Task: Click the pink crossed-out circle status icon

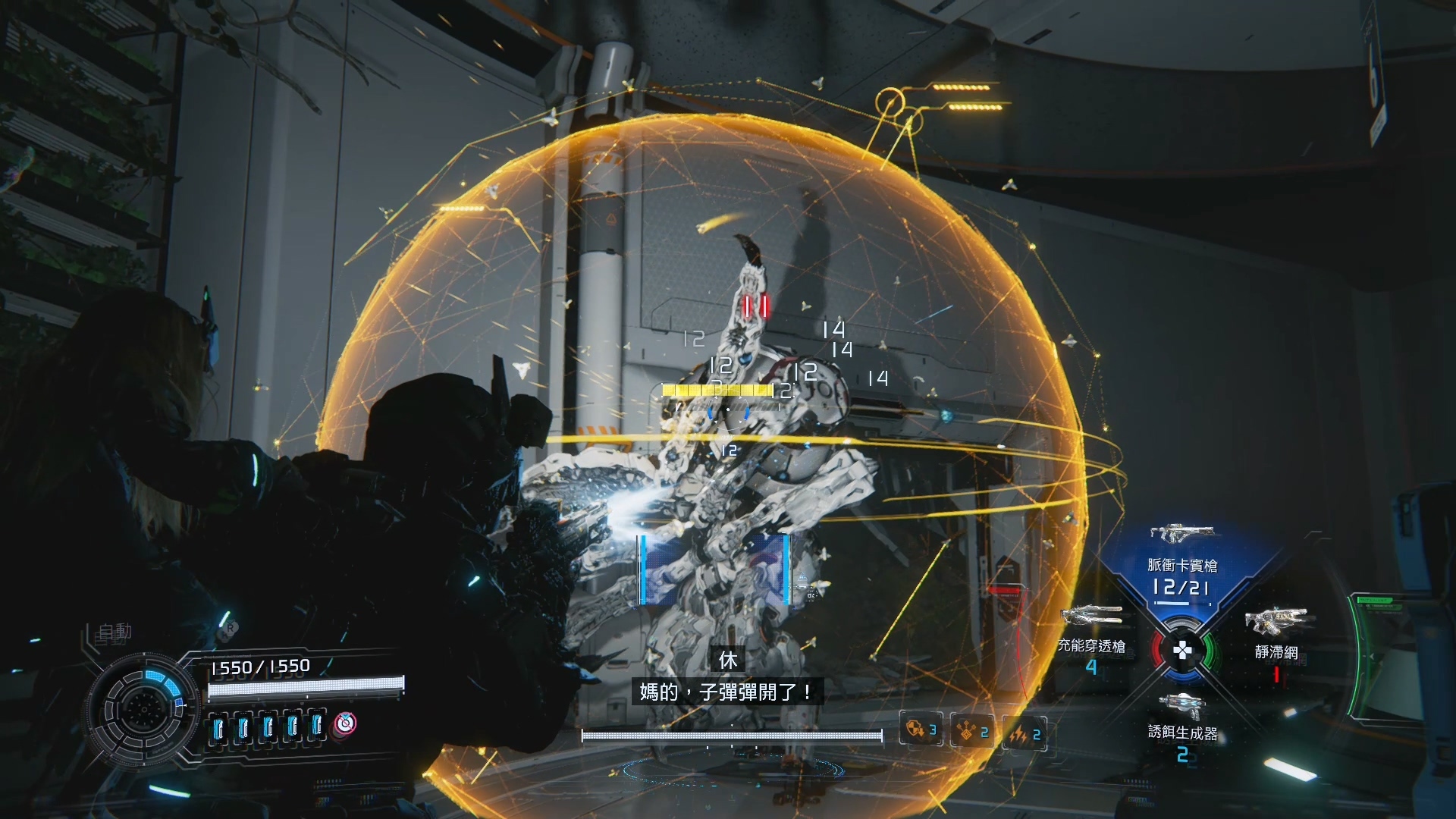Action: [346, 724]
